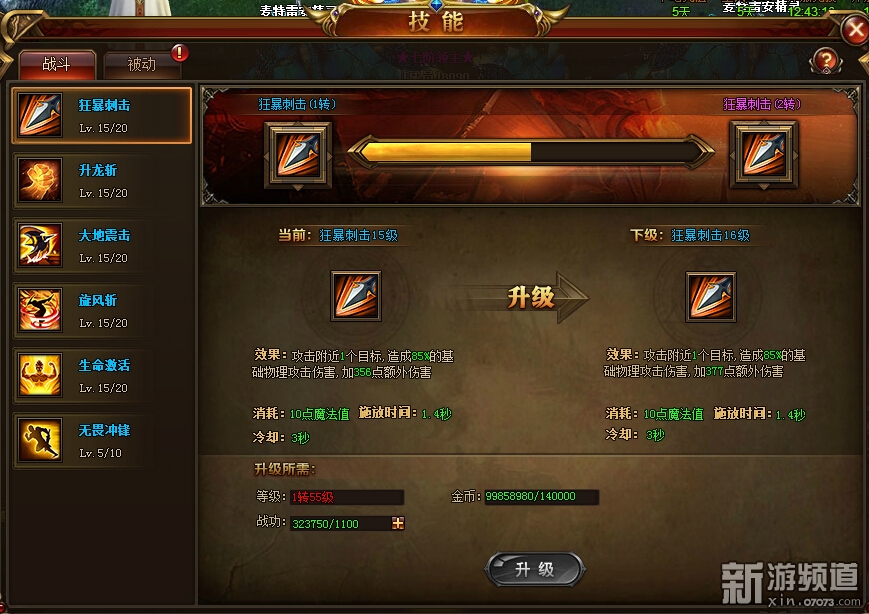Add more 战功 with the plus button
This screenshot has height=614, width=869.
(x=398, y=523)
